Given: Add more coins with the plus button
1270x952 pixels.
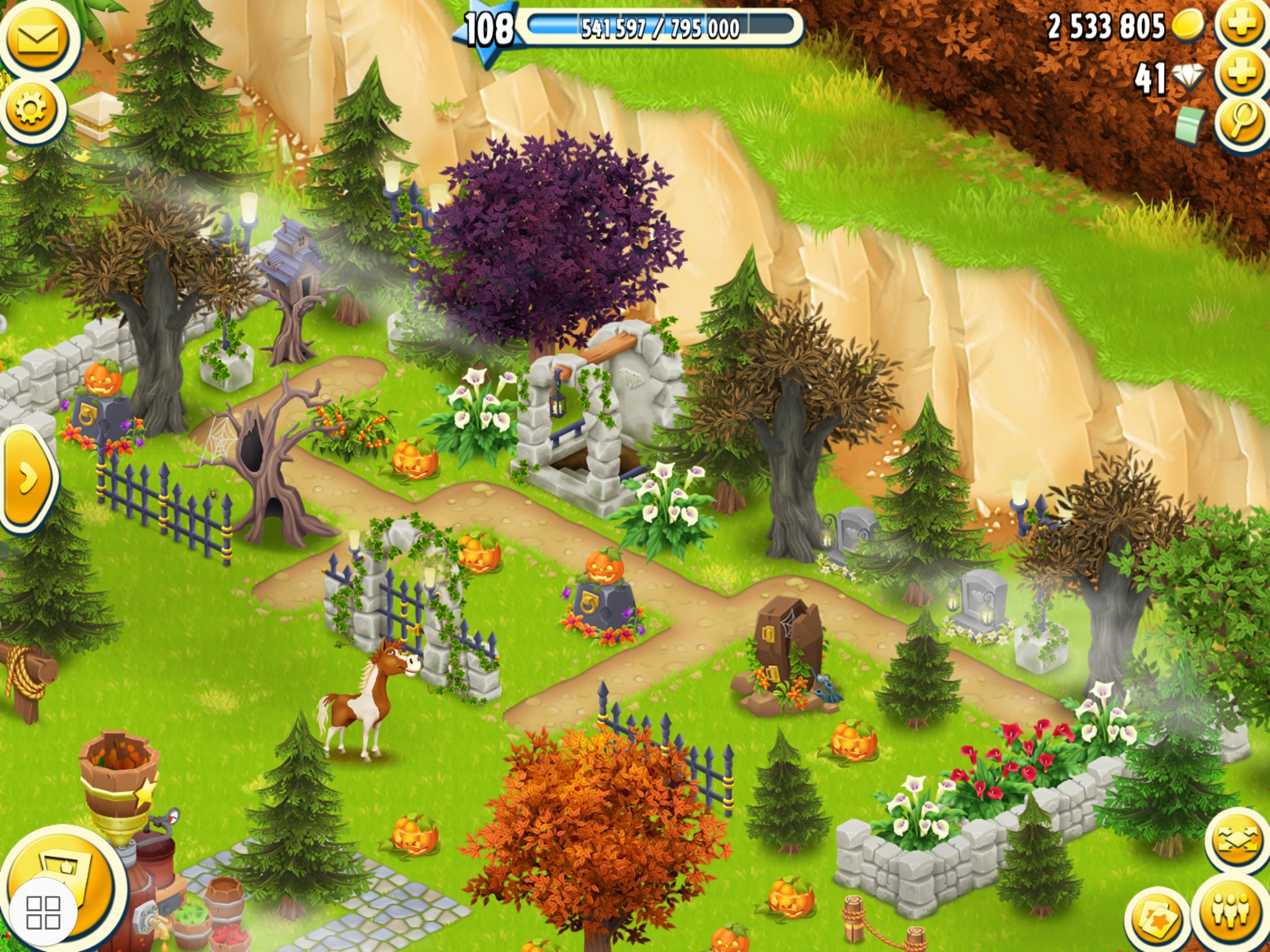Looking at the screenshot, I should click(x=1241, y=25).
